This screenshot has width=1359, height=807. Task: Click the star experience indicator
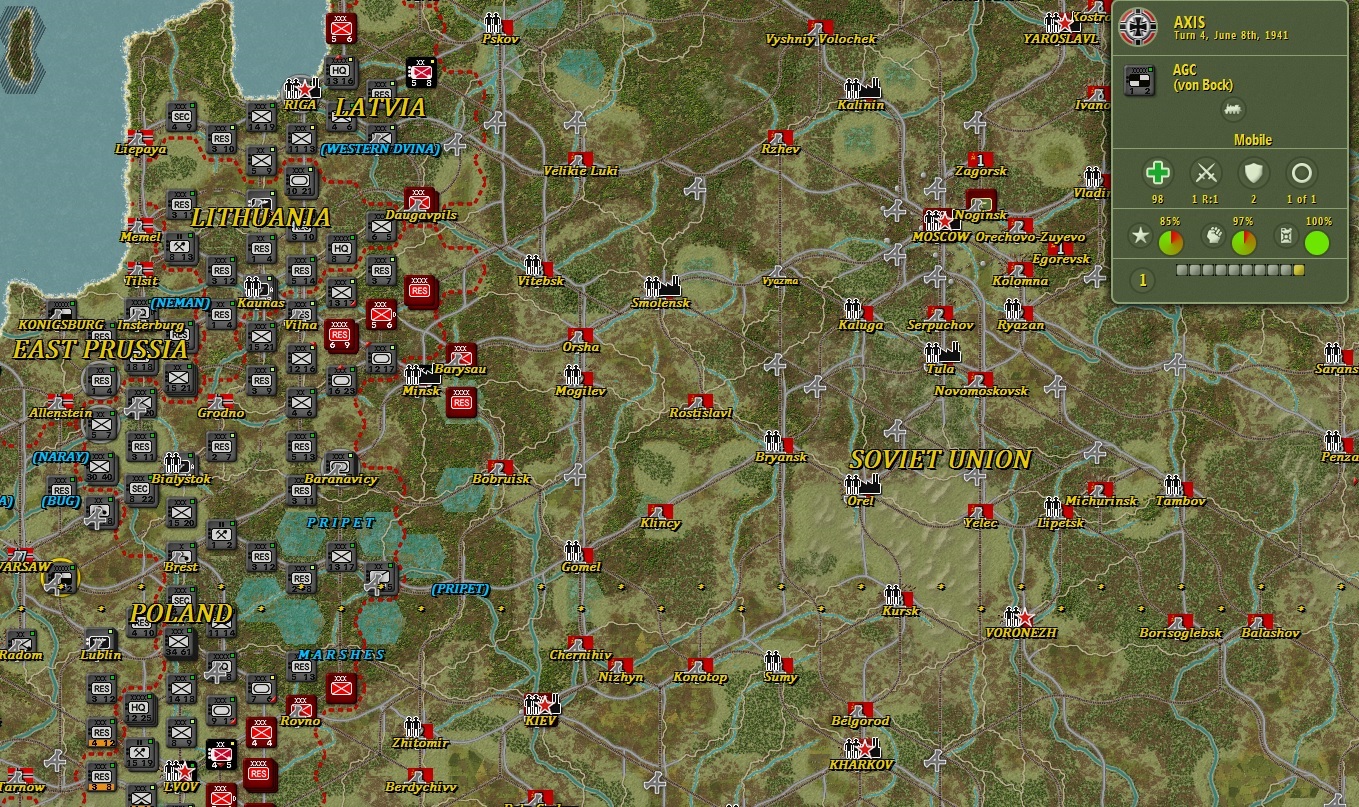click(x=1140, y=236)
